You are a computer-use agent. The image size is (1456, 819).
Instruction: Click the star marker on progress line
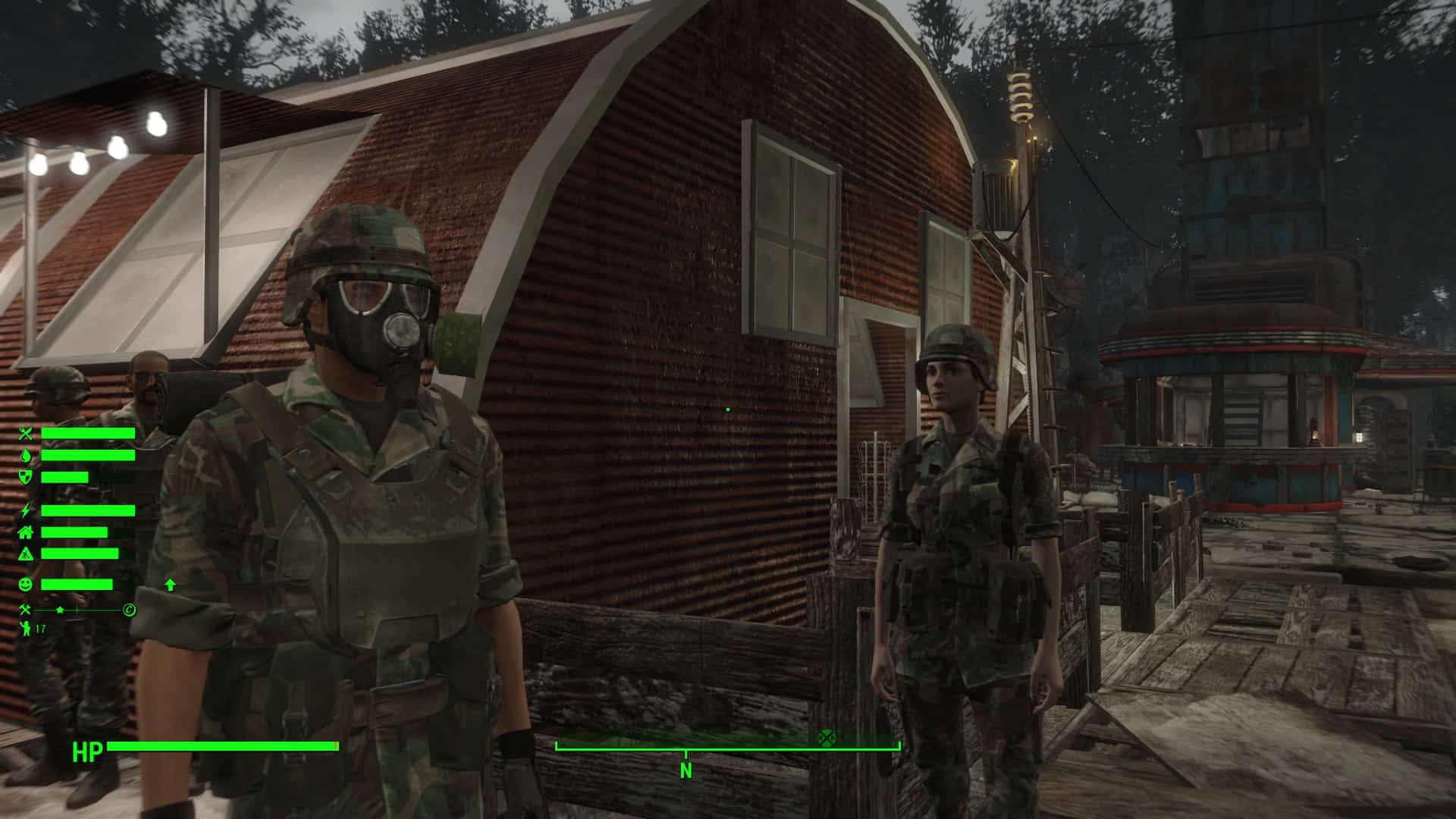60,610
